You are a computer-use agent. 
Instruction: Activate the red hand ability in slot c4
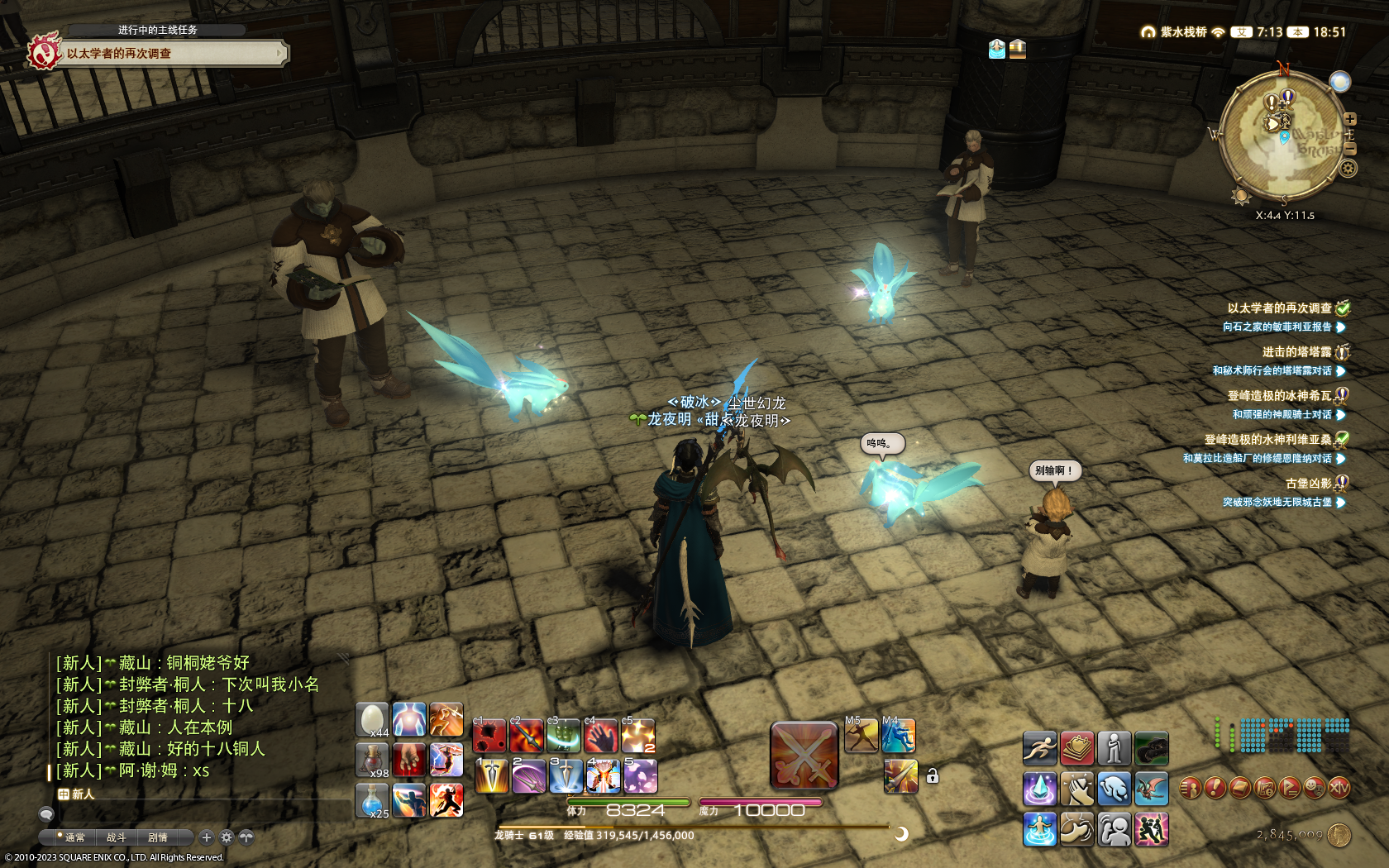click(601, 736)
